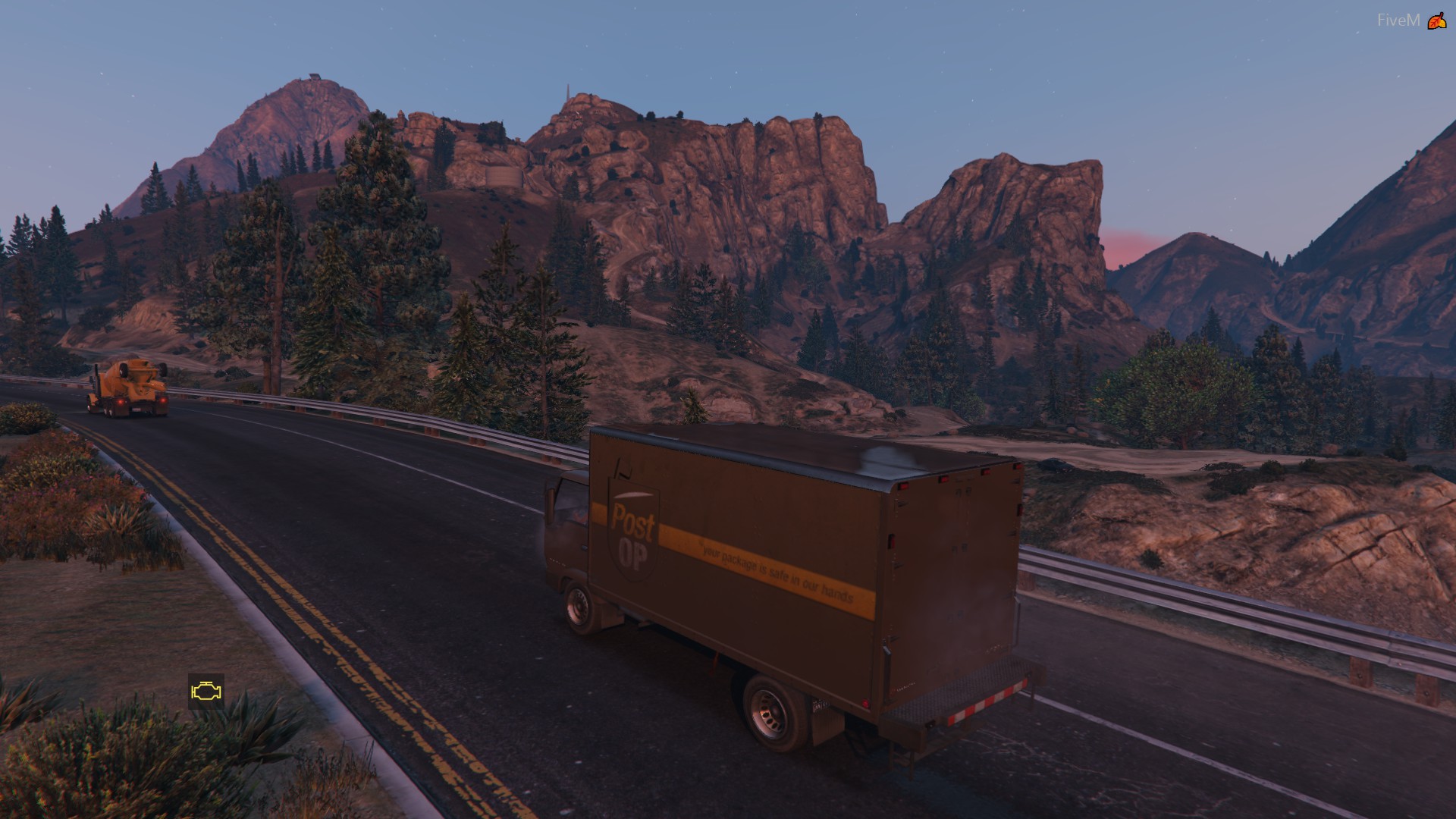Click the yellow check engine warning icon
The height and width of the screenshot is (819, 1456).
coord(206,691)
